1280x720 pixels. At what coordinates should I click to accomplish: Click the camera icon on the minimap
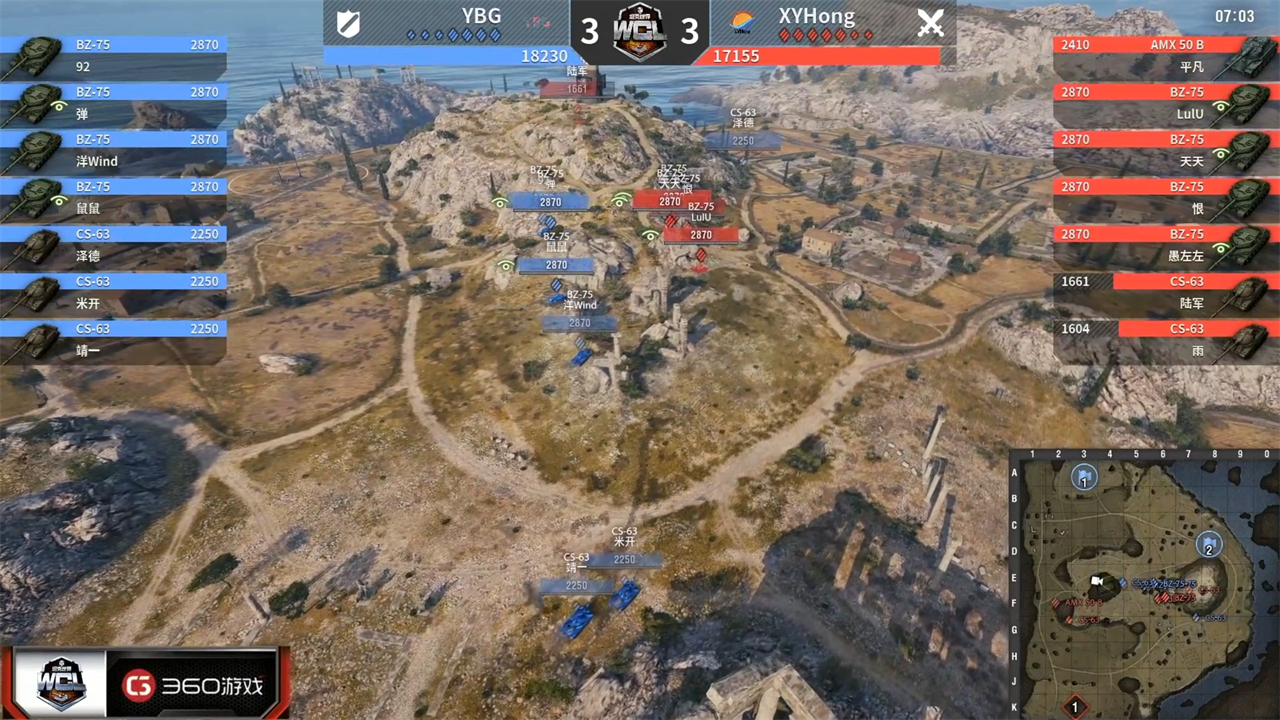click(x=1097, y=581)
